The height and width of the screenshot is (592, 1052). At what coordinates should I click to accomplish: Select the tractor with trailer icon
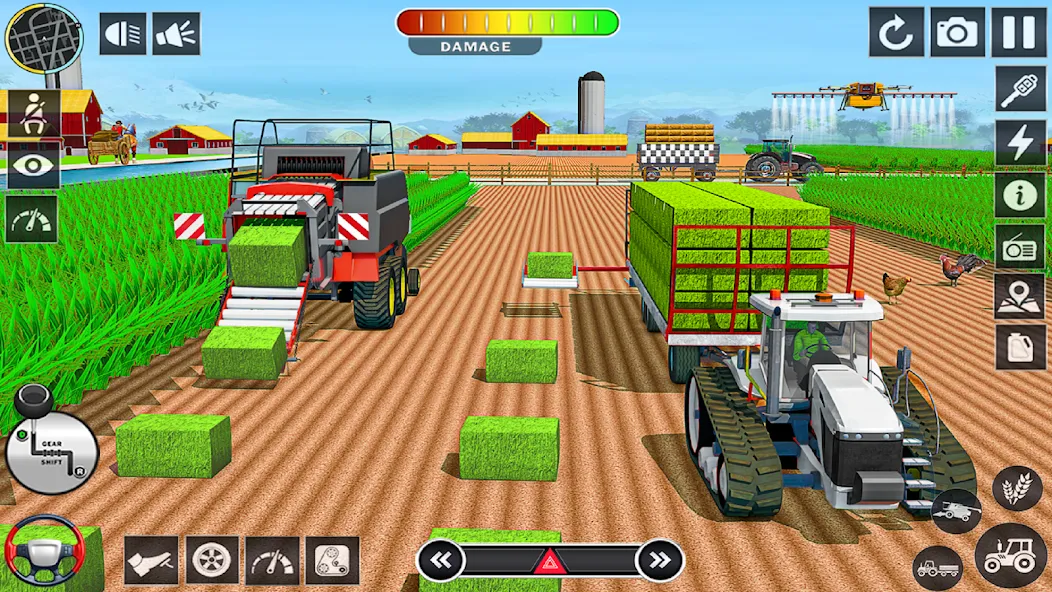click(x=938, y=568)
